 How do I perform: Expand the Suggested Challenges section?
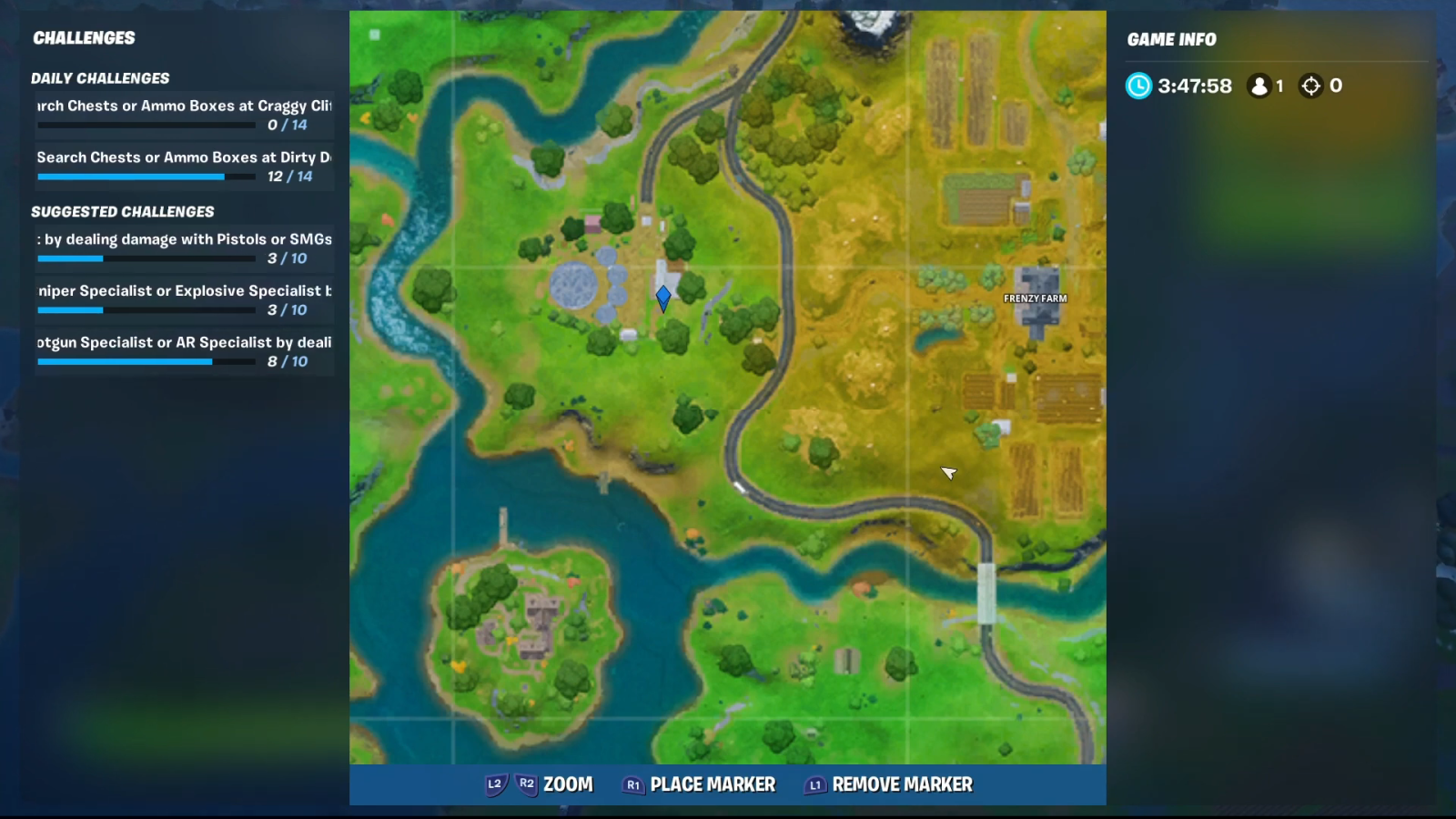123,212
